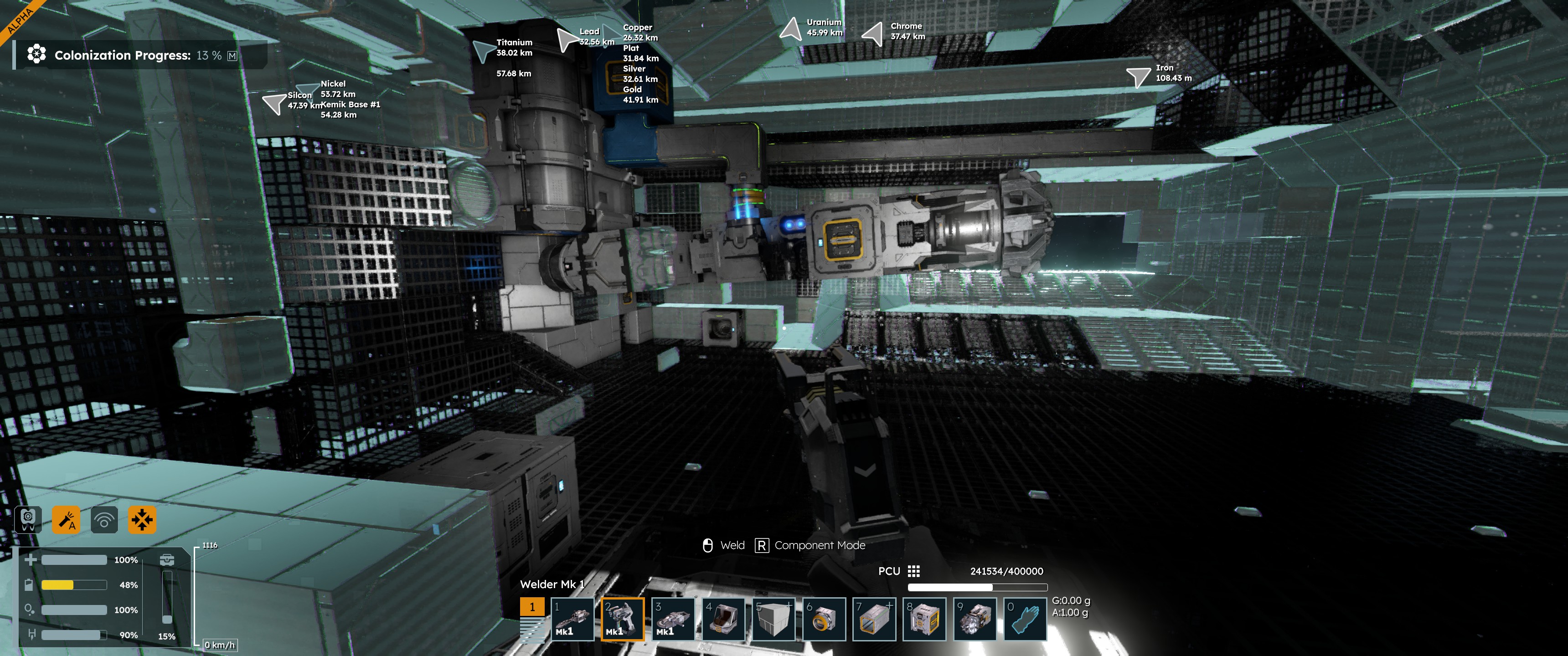
Task: Toggle the broadcast signal icon
Action: (x=104, y=520)
